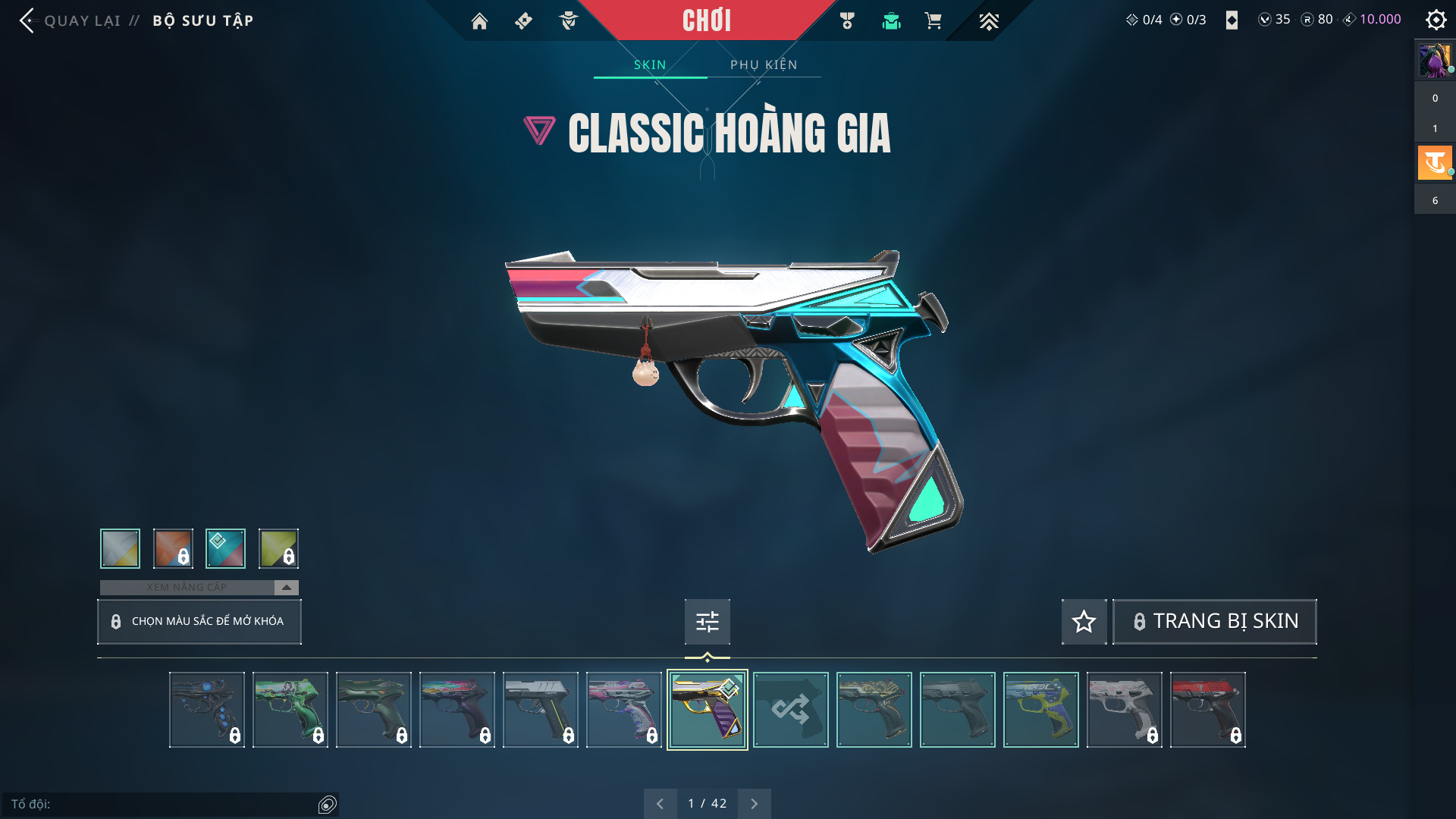1456x819 pixels.
Task: Open the home screen icon
Action: pyautogui.click(x=479, y=21)
